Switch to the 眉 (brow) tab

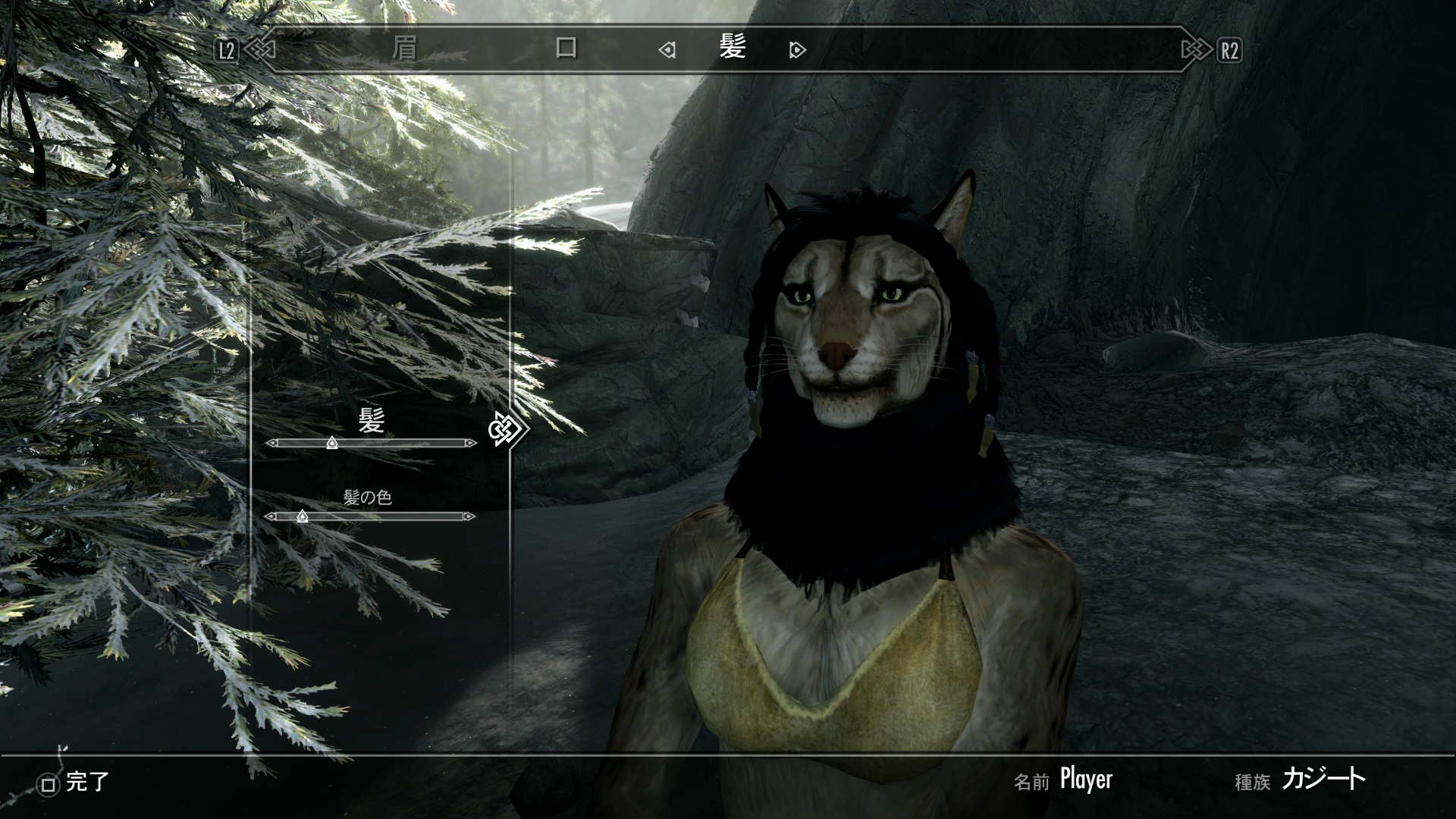[404, 49]
